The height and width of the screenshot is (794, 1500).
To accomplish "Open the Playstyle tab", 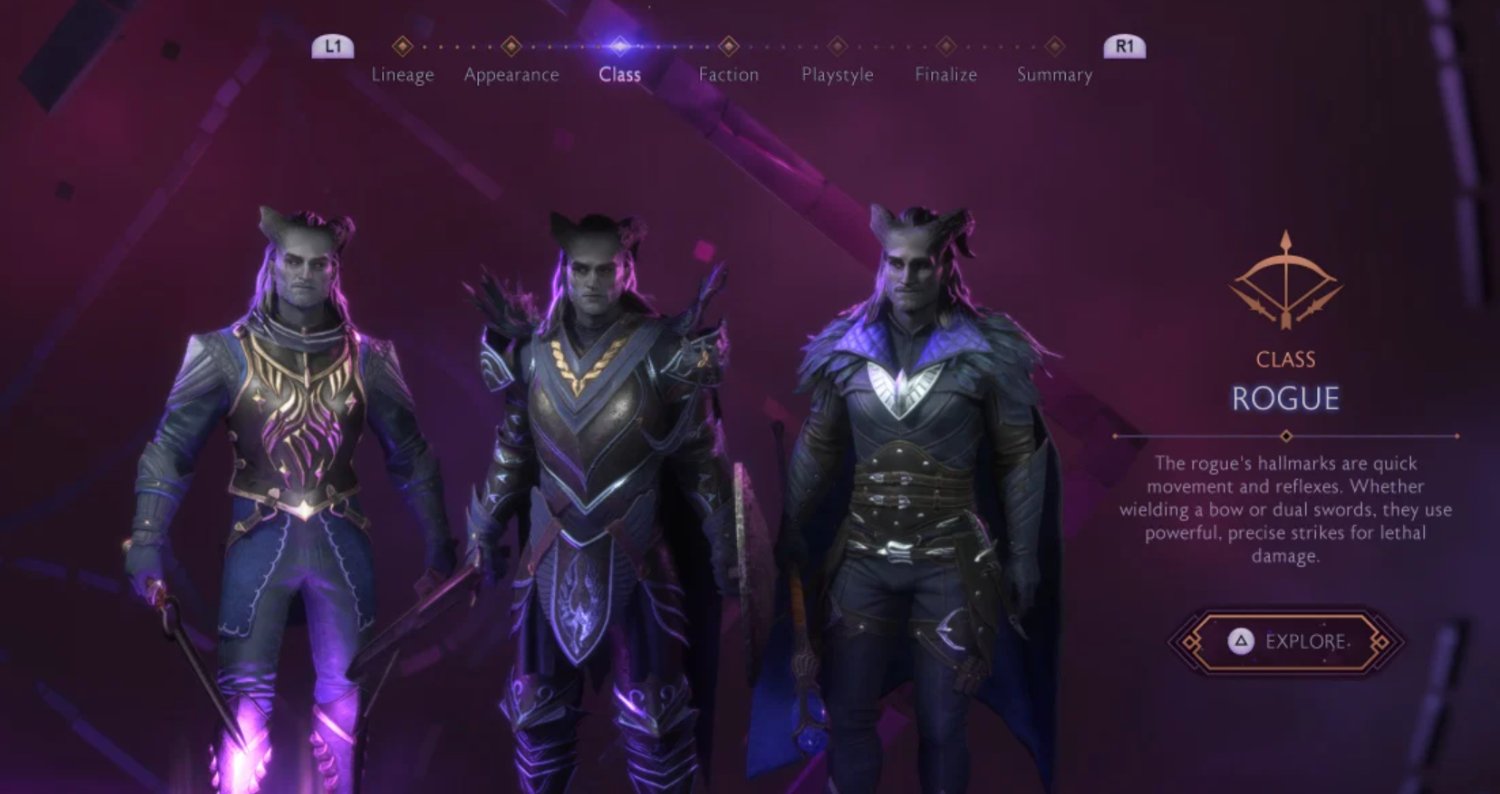I will tap(837, 73).
